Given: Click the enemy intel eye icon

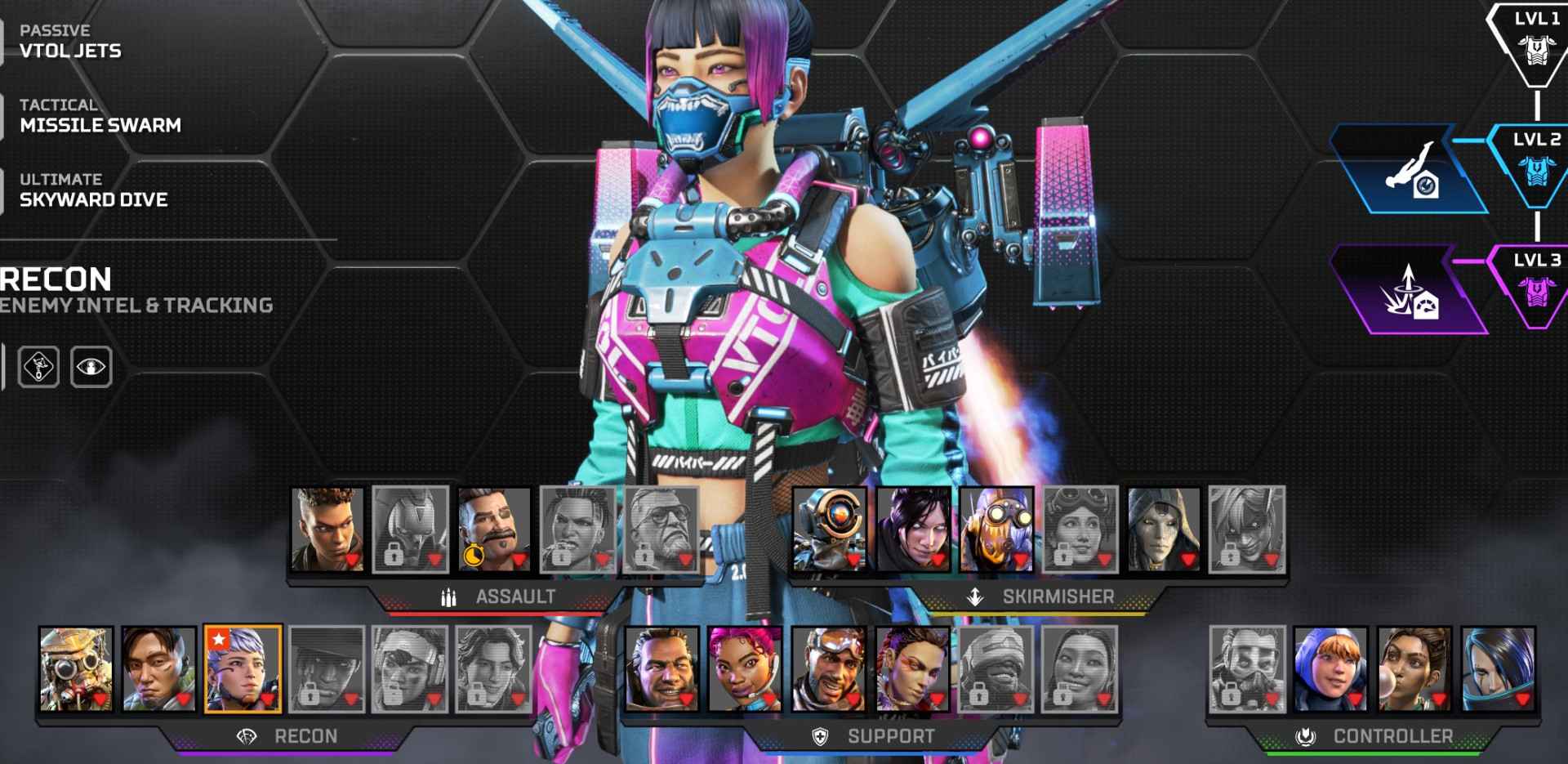Looking at the screenshot, I should tap(92, 368).
